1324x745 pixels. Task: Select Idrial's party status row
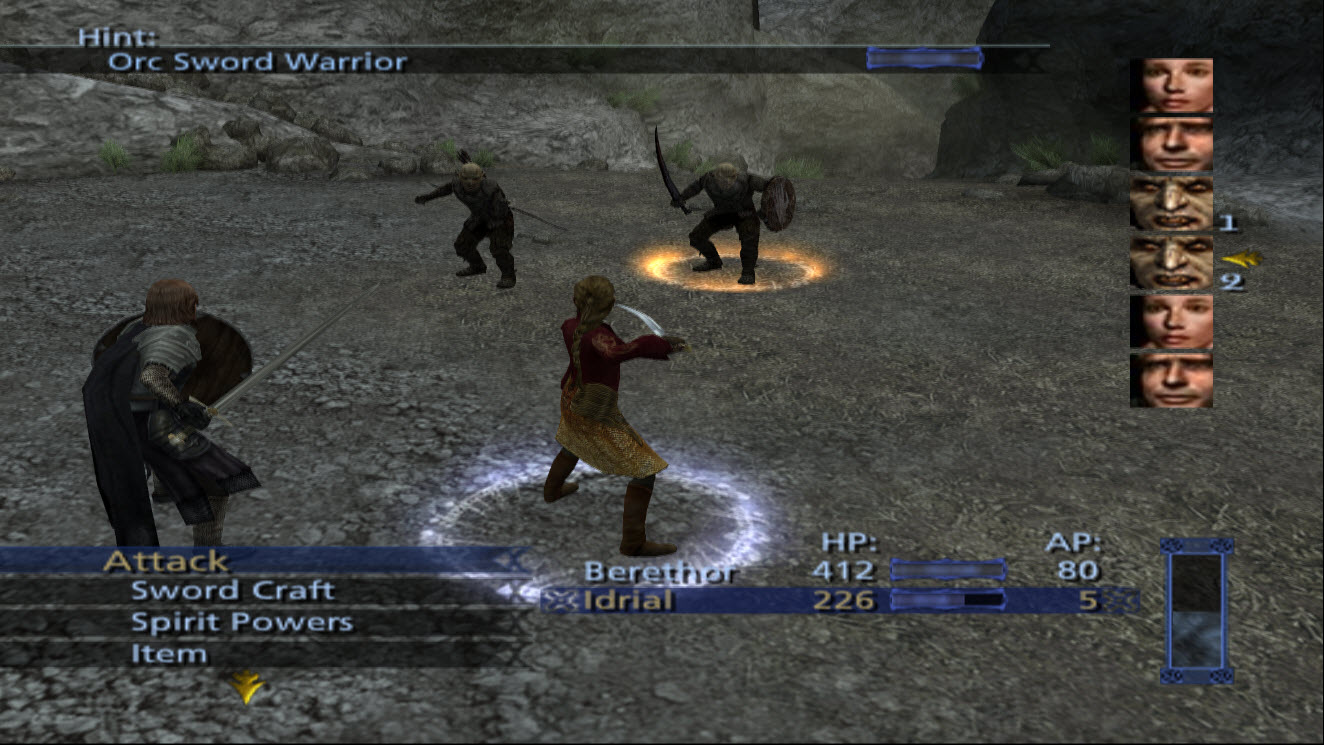point(630,601)
